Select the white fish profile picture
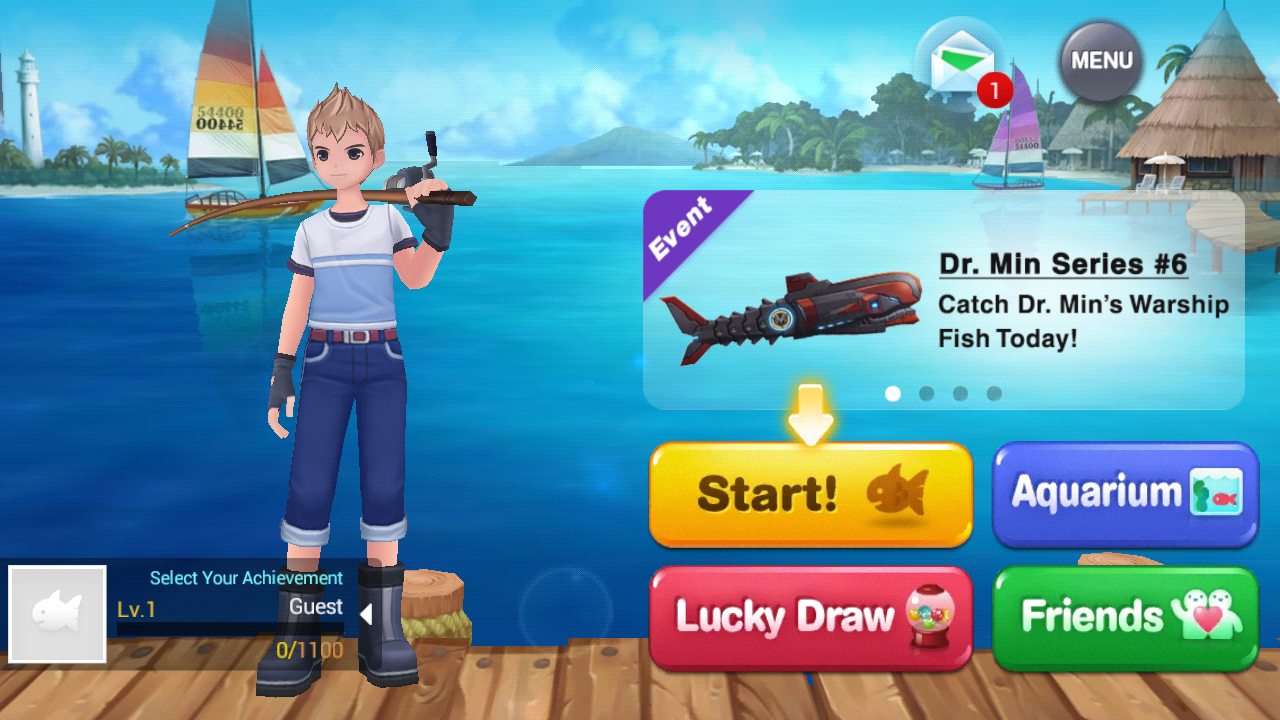The height and width of the screenshot is (720, 1280). click(x=57, y=614)
